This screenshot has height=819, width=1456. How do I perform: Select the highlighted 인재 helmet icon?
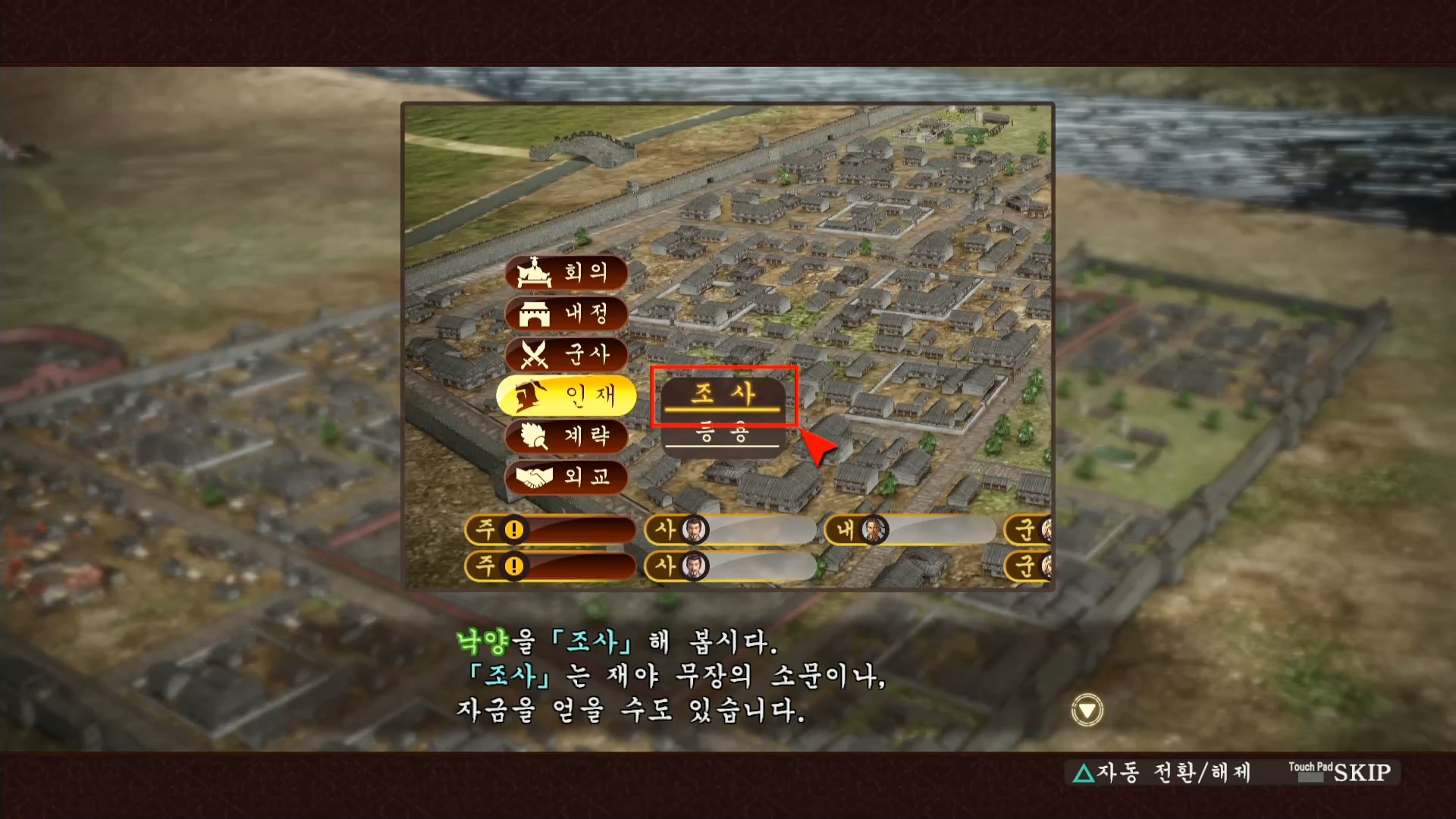pyautogui.click(x=531, y=396)
